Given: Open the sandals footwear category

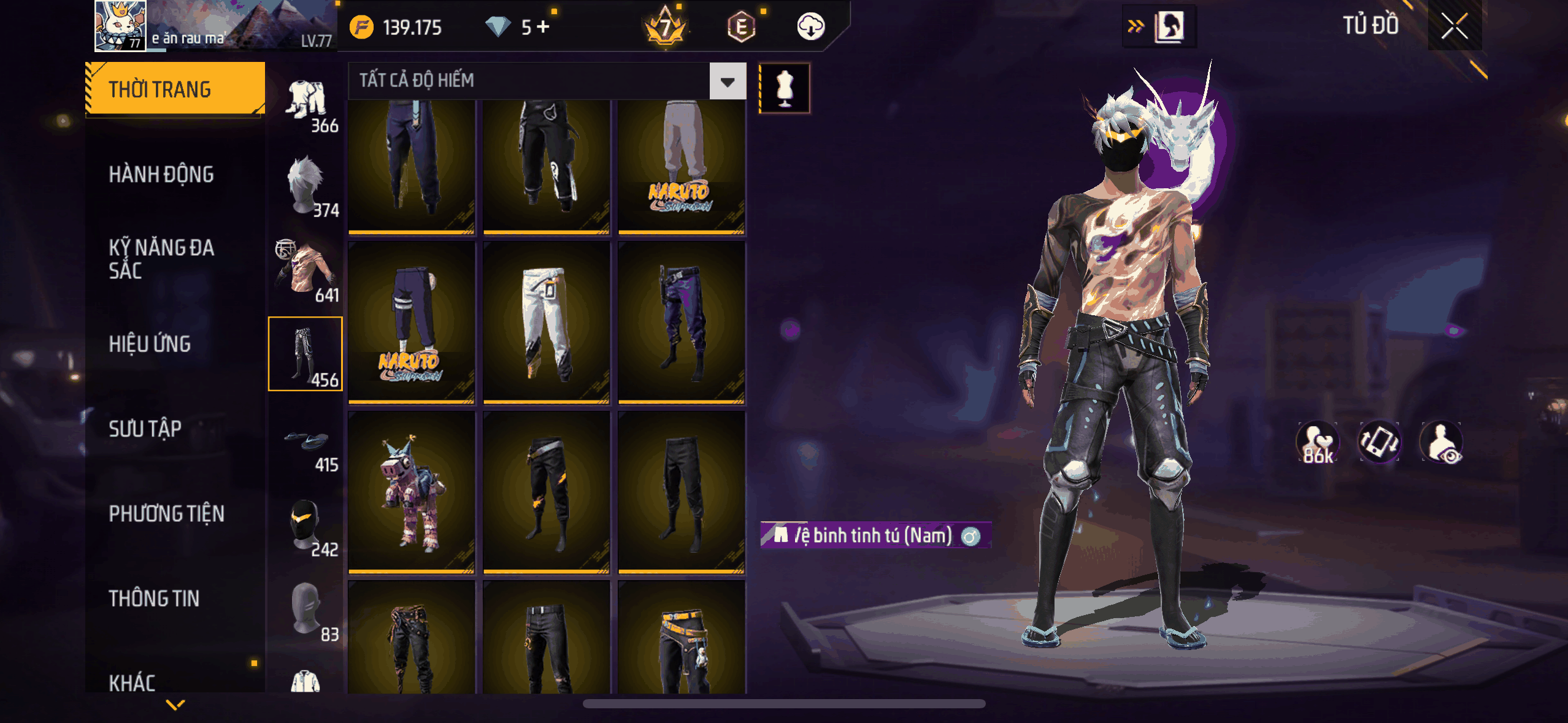Looking at the screenshot, I should [x=306, y=442].
